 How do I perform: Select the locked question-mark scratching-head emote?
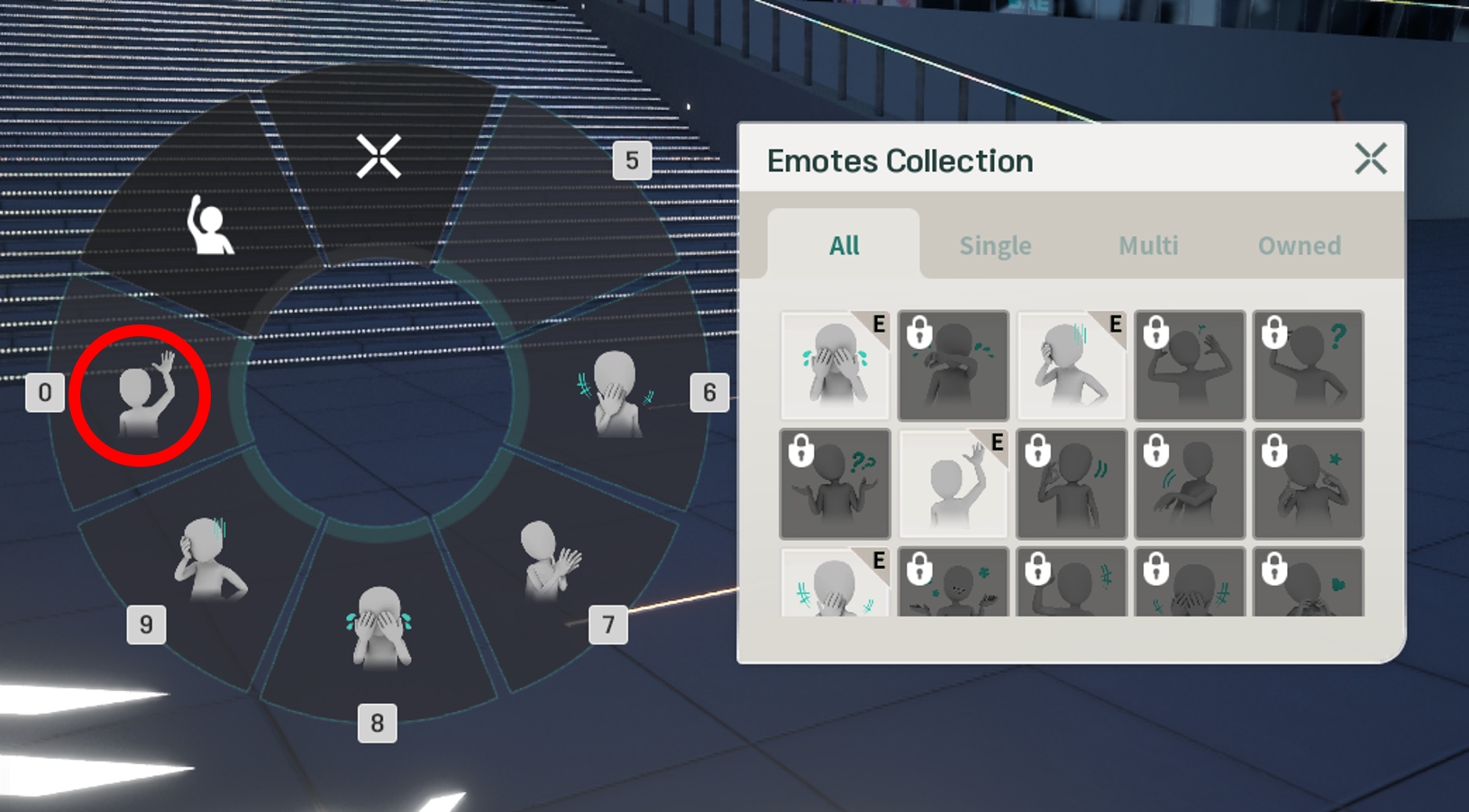tap(1308, 366)
